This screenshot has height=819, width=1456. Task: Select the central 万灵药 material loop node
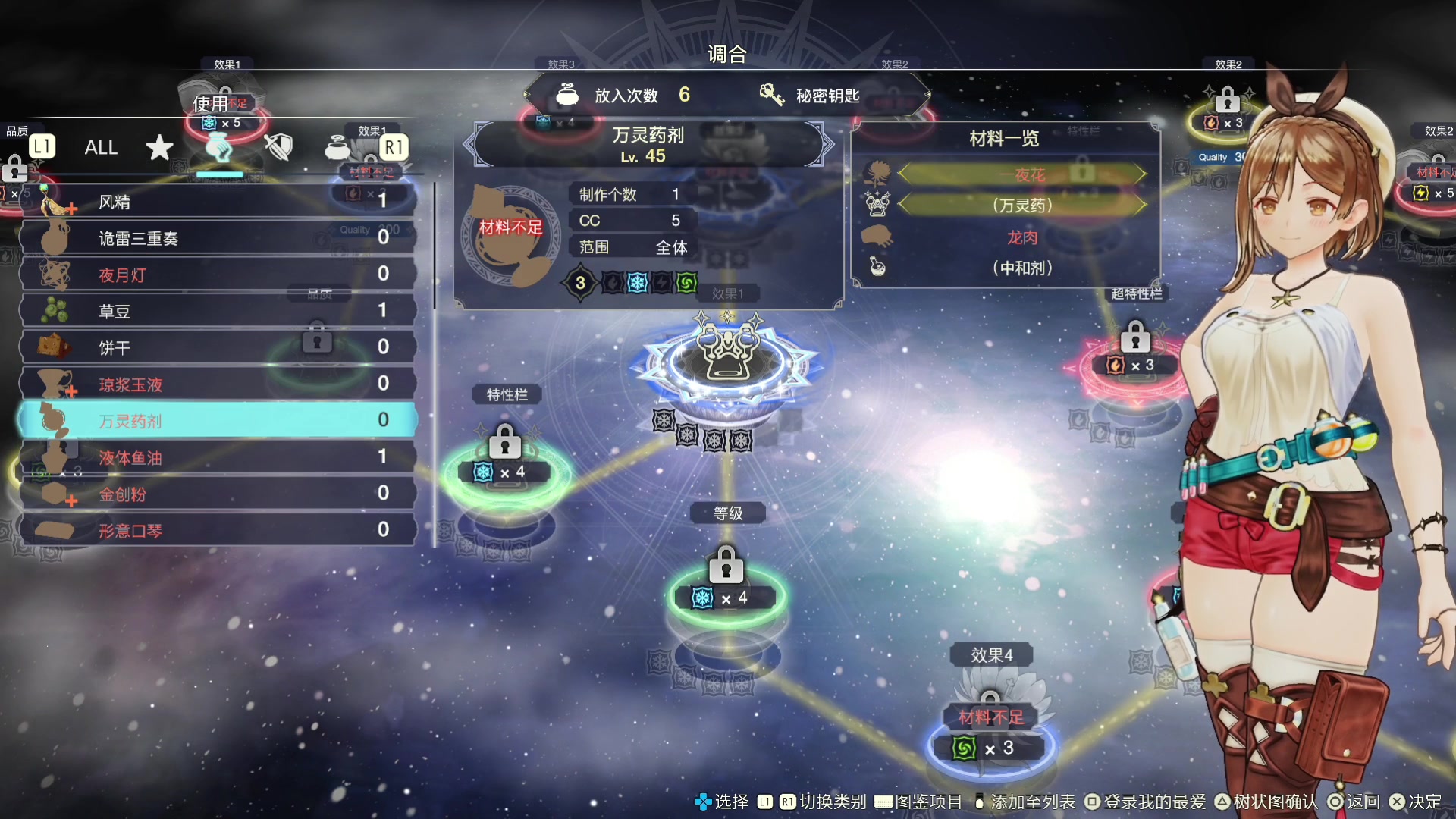click(727, 358)
